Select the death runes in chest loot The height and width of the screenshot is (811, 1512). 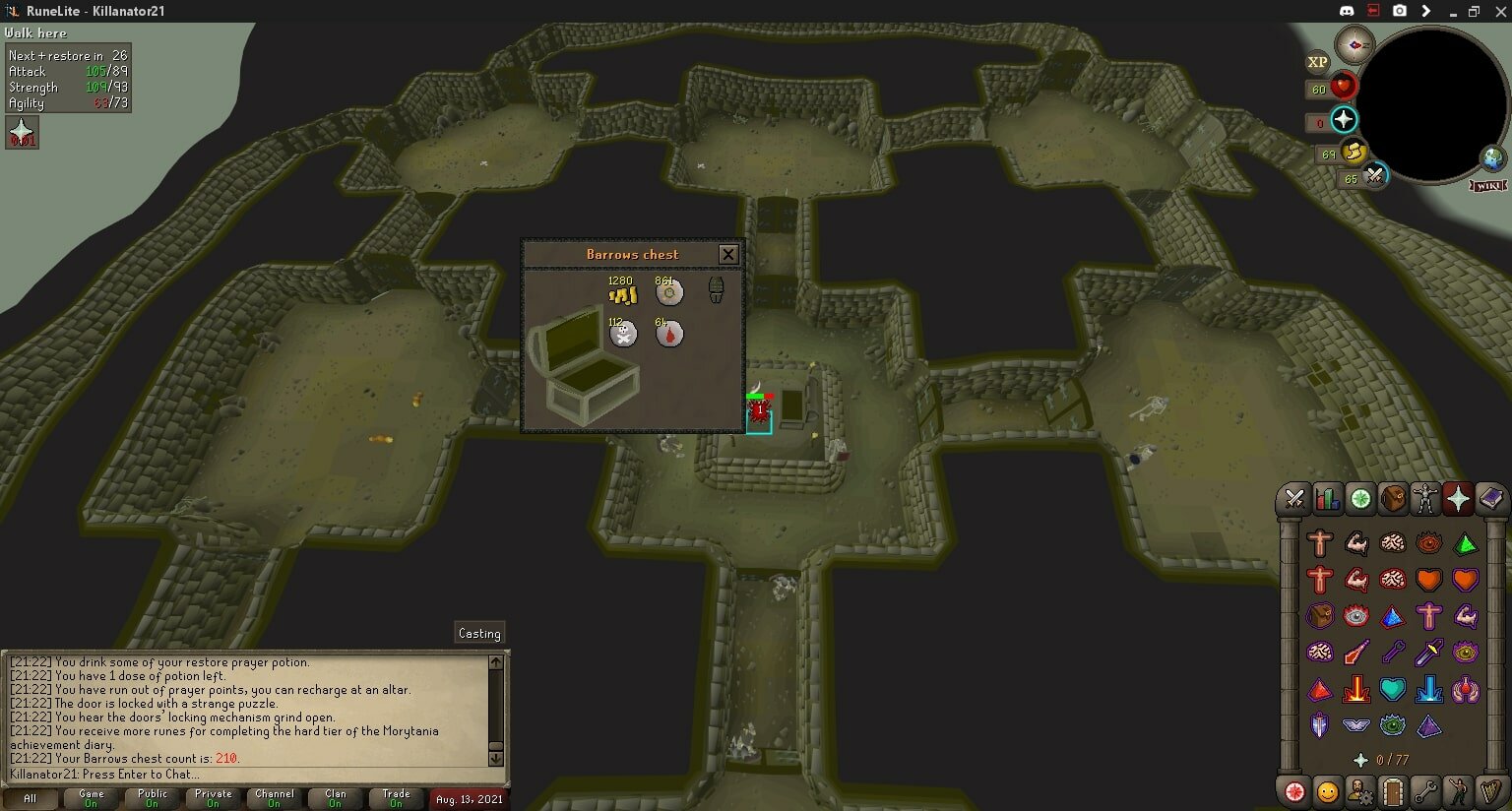point(623,335)
